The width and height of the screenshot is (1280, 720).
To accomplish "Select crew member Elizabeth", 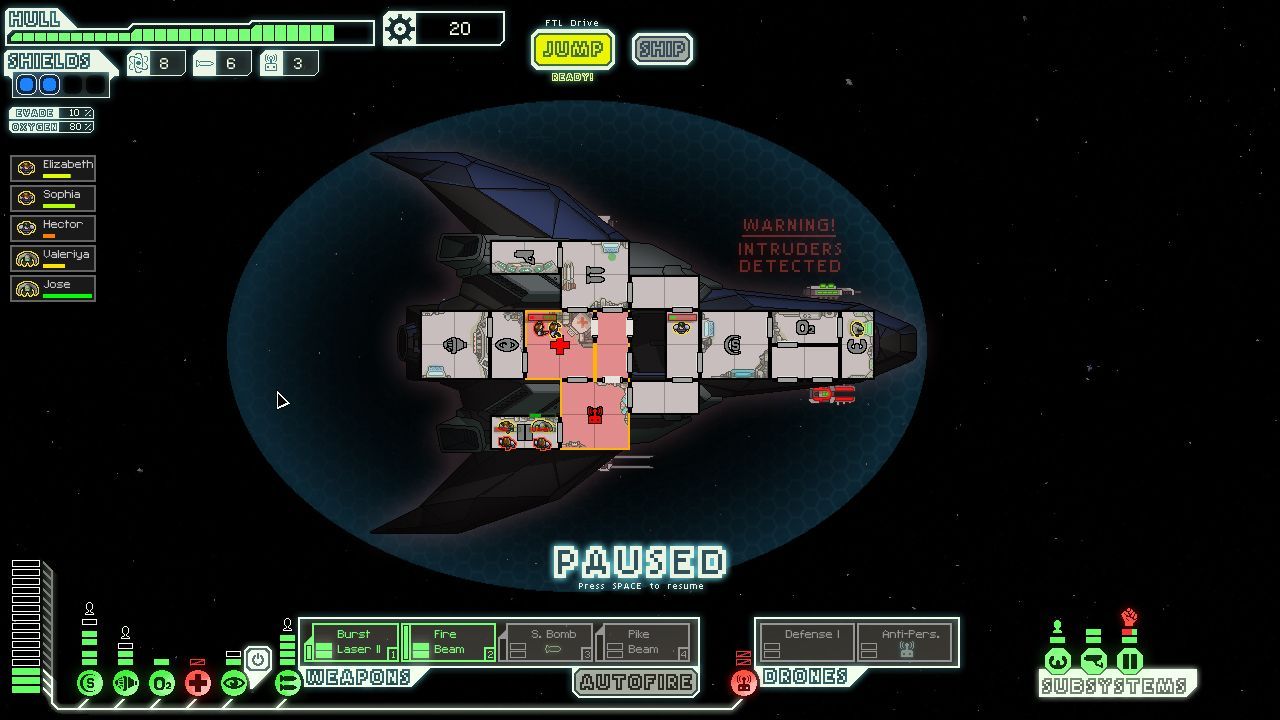I will click(53, 168).
